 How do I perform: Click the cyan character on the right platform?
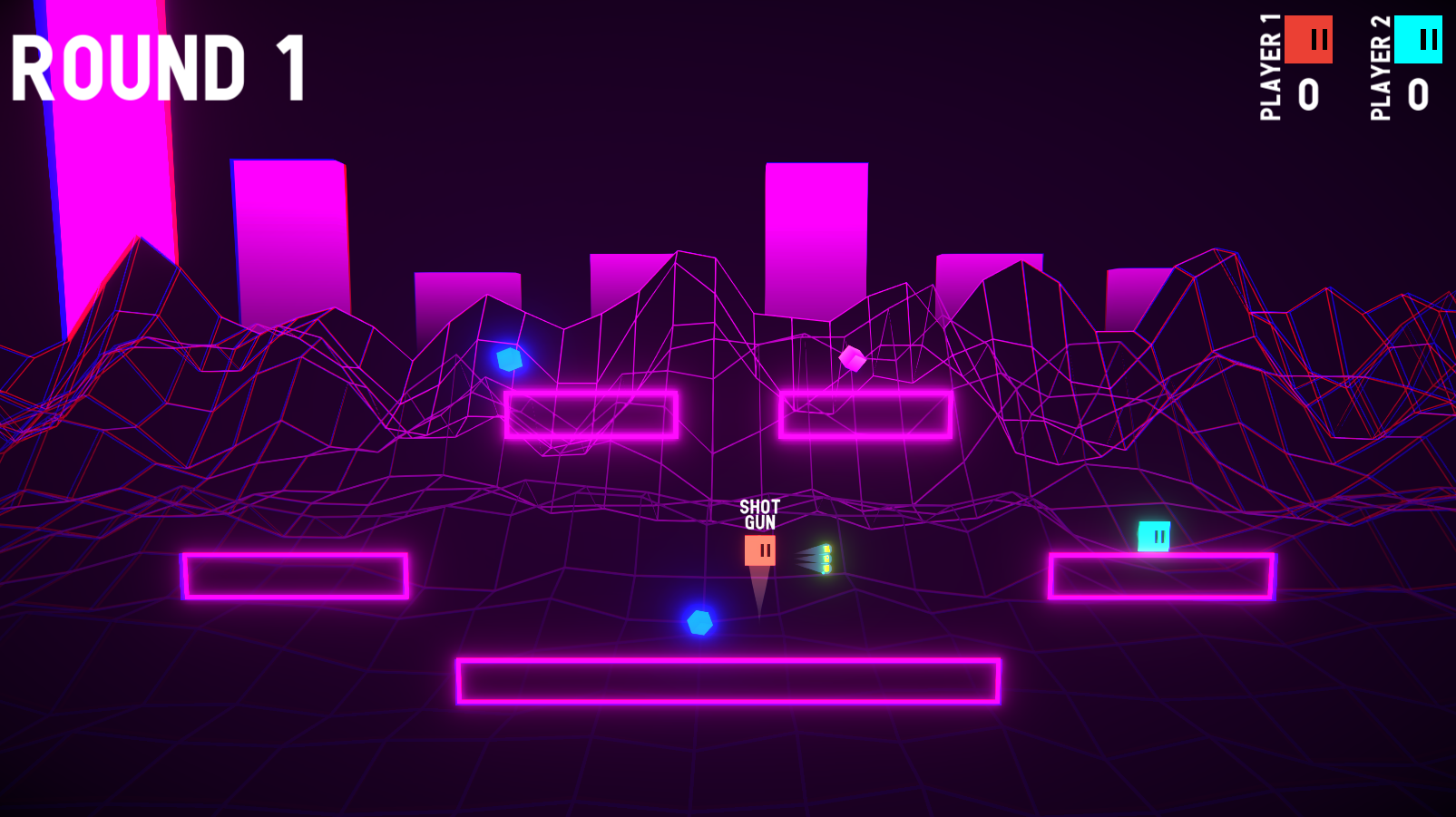tap(1155, 537)
